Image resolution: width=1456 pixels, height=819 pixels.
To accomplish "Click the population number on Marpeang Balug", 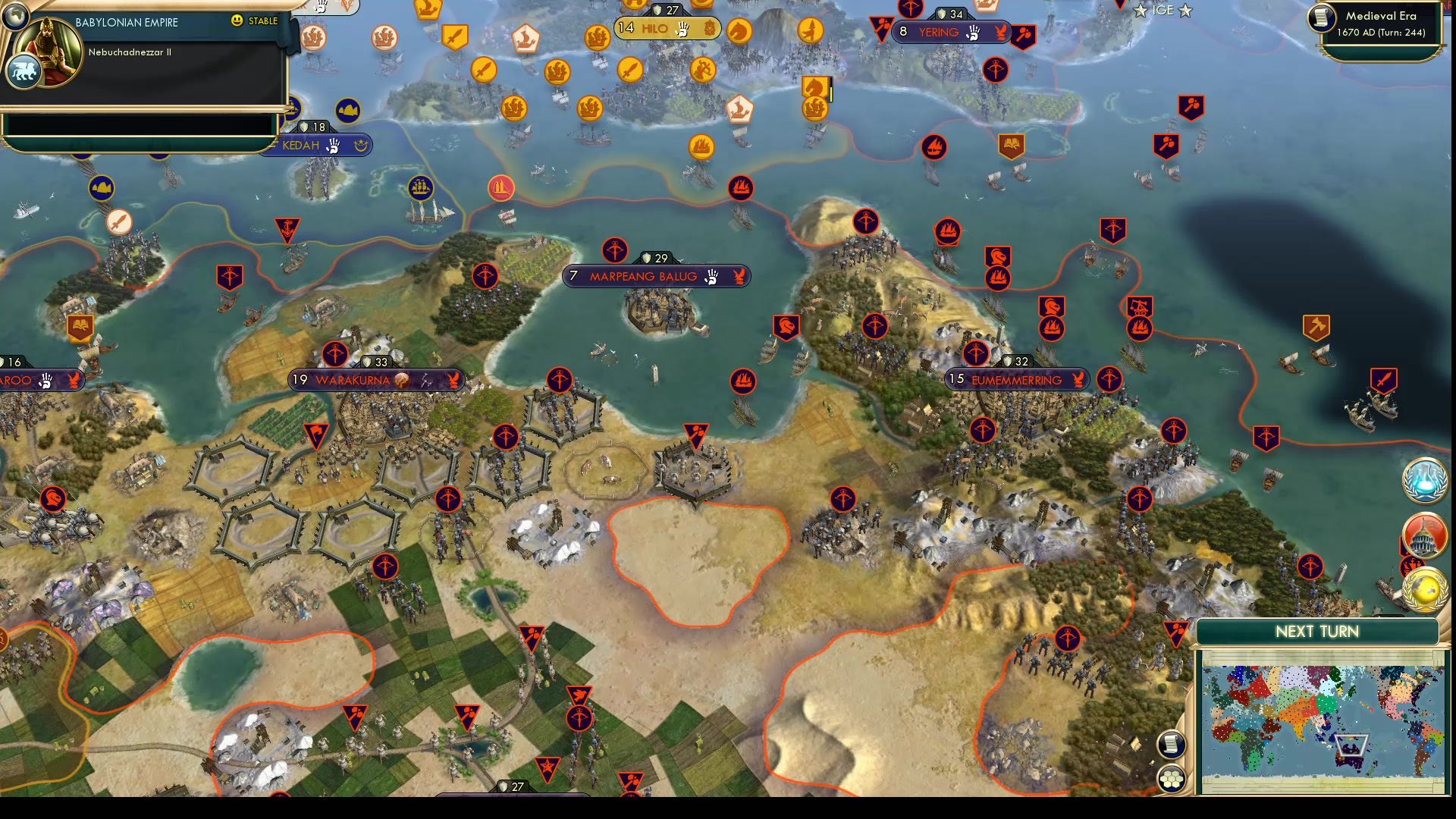I will tap(574, 276).
